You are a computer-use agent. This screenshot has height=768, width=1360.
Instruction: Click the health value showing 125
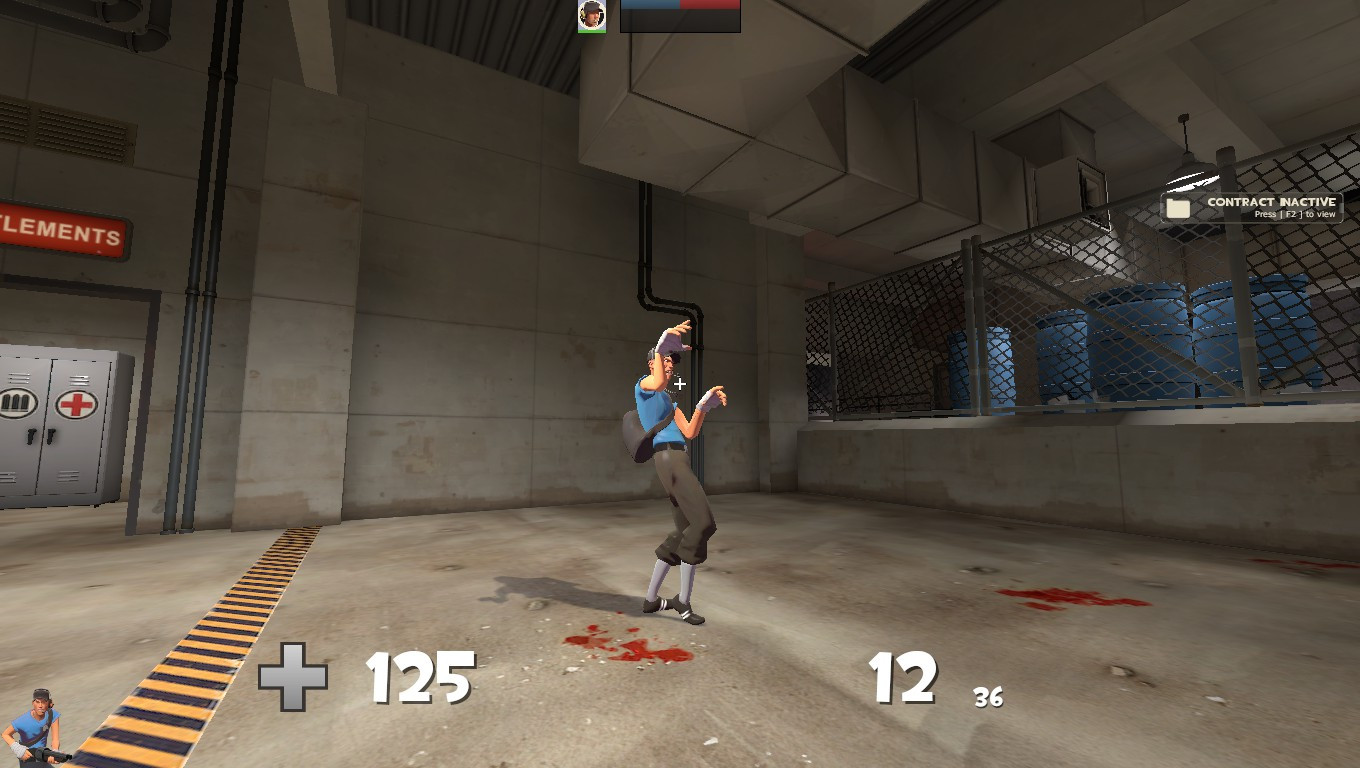tap(421, 680)
